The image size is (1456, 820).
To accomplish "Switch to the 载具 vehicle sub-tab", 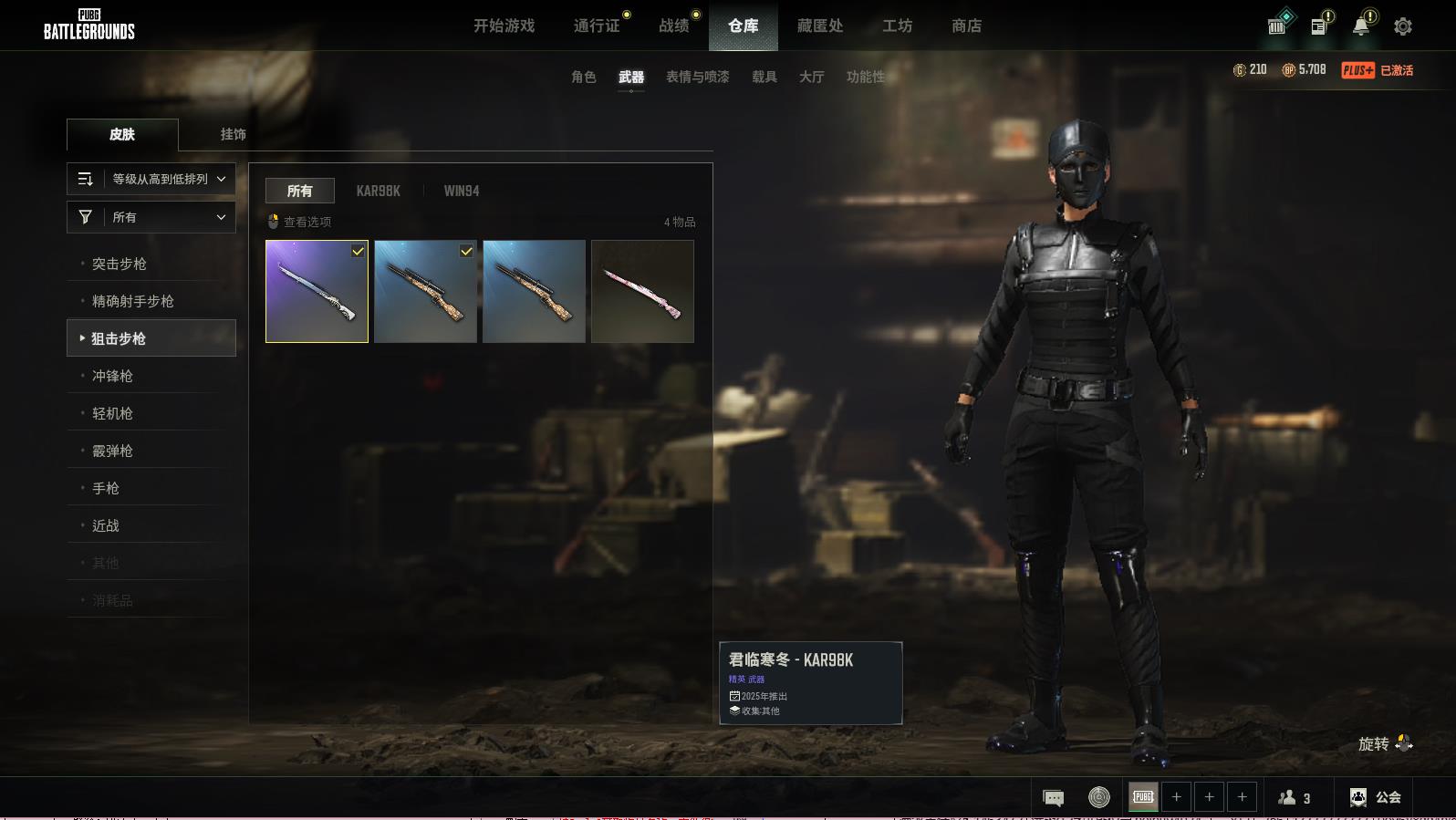I will pyautogui.click(x=764, y=77).
